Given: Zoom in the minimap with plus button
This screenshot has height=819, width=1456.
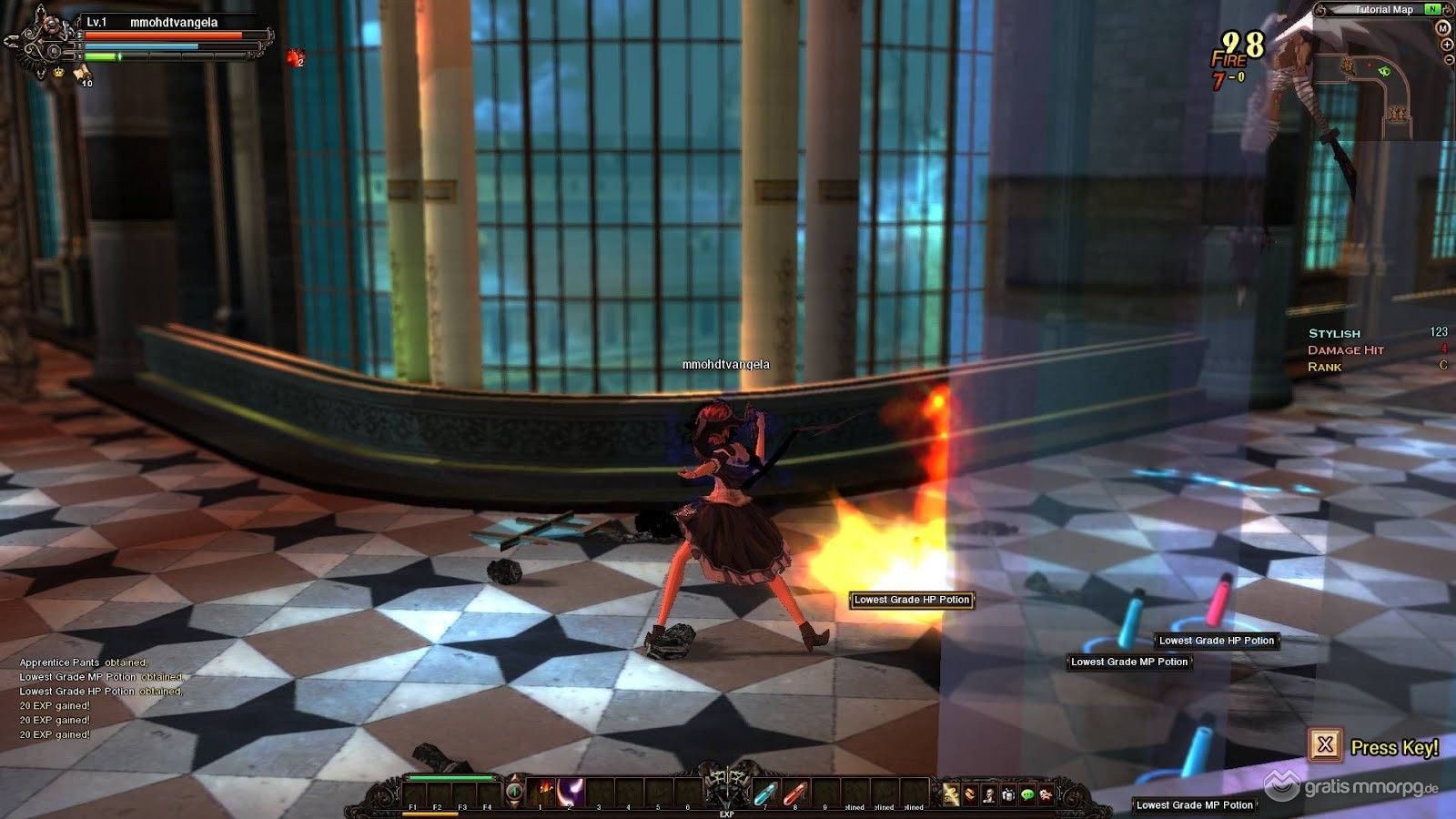Looking at the screenshot, I should [1446, 45].
